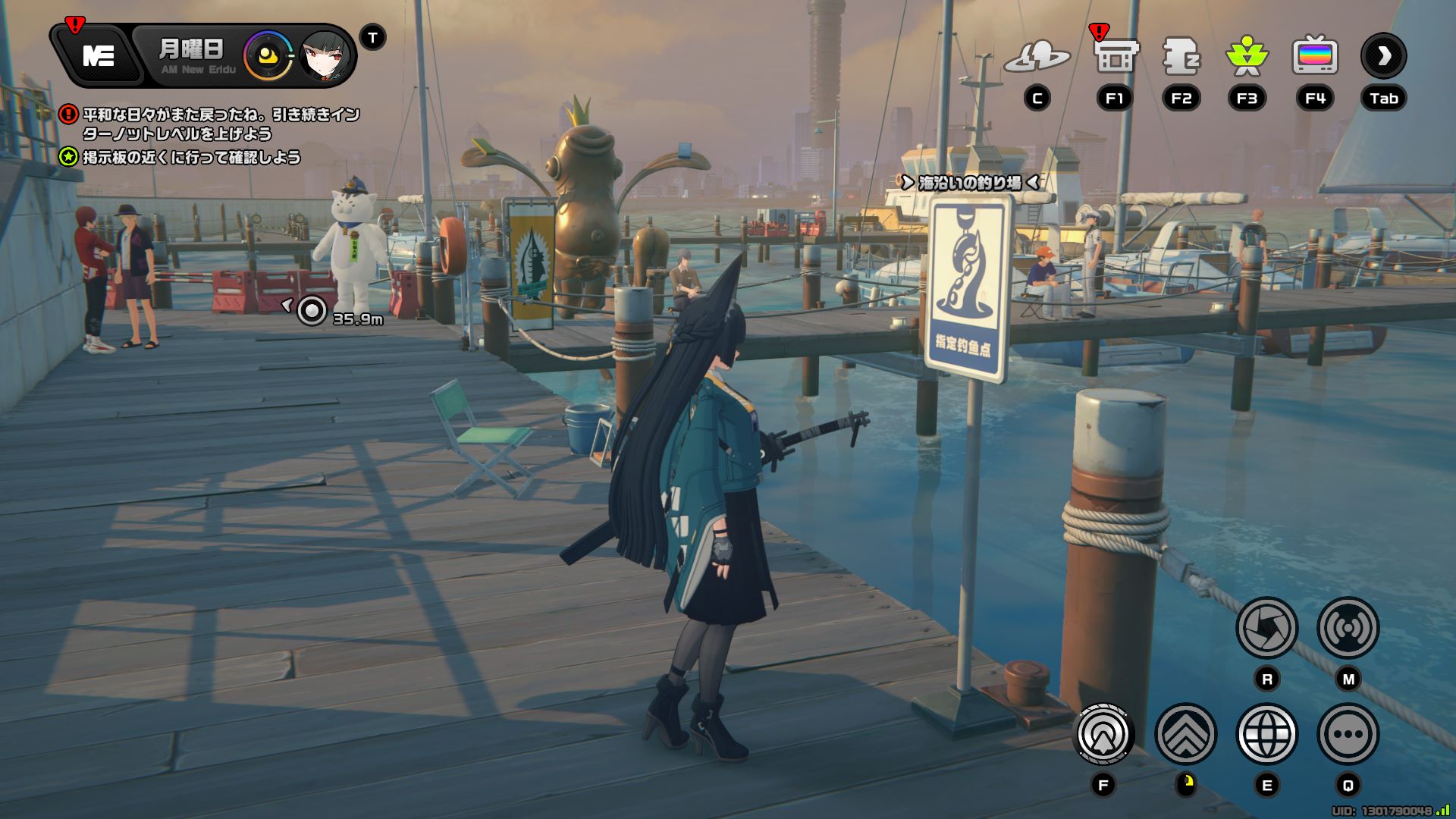Open the globe icon button

[x=1266, y=734]
